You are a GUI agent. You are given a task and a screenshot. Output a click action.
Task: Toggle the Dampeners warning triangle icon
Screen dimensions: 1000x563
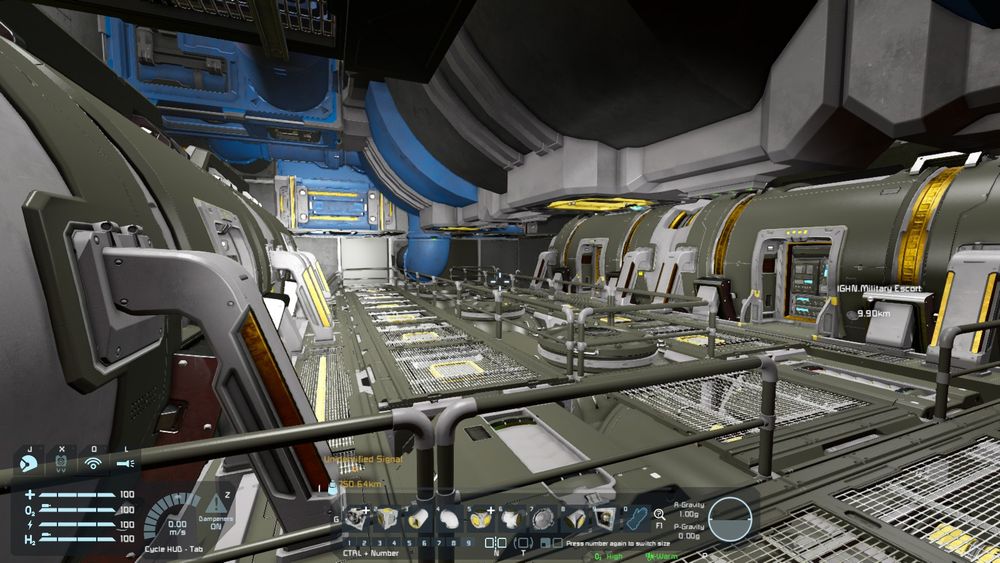(217, 503)
